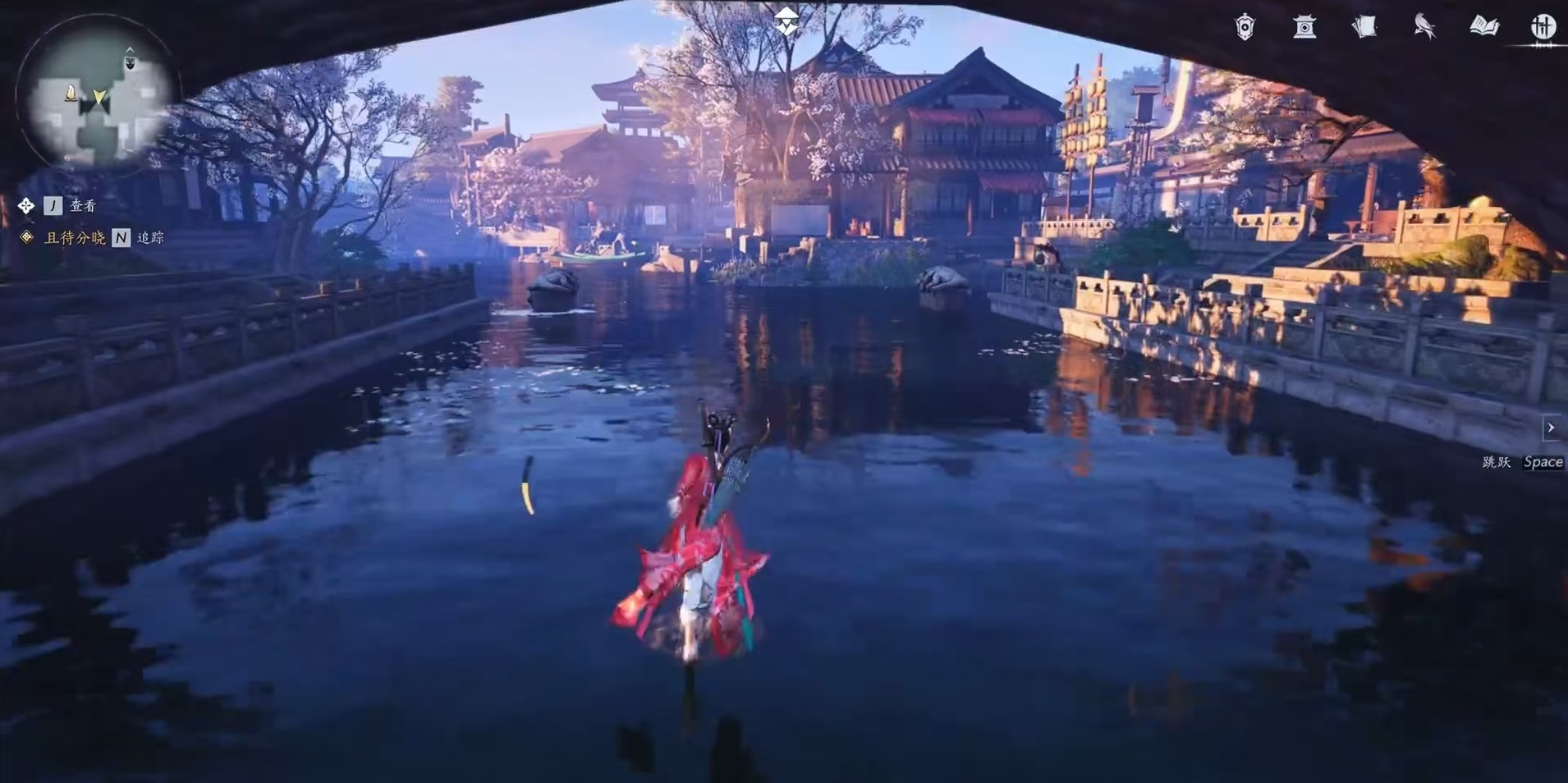Click the four-petal quest log icon
Image resolution: width=1568 pixels, height=783 pixels.
26,206
